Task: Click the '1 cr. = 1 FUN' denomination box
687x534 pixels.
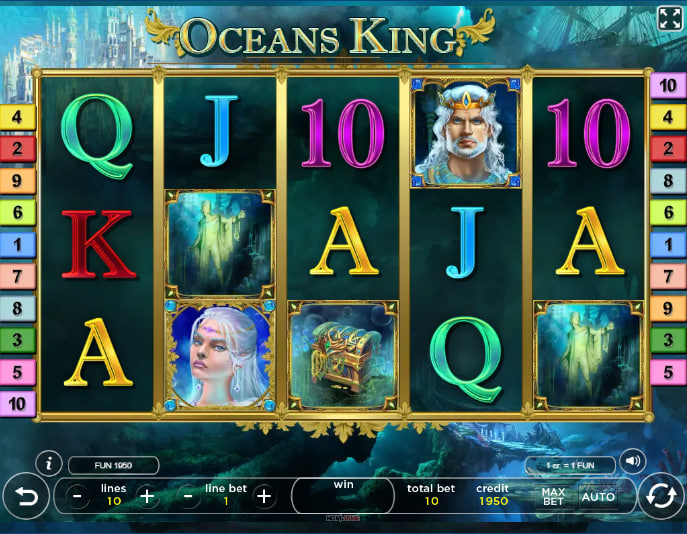Action: [x=570, y=465]
